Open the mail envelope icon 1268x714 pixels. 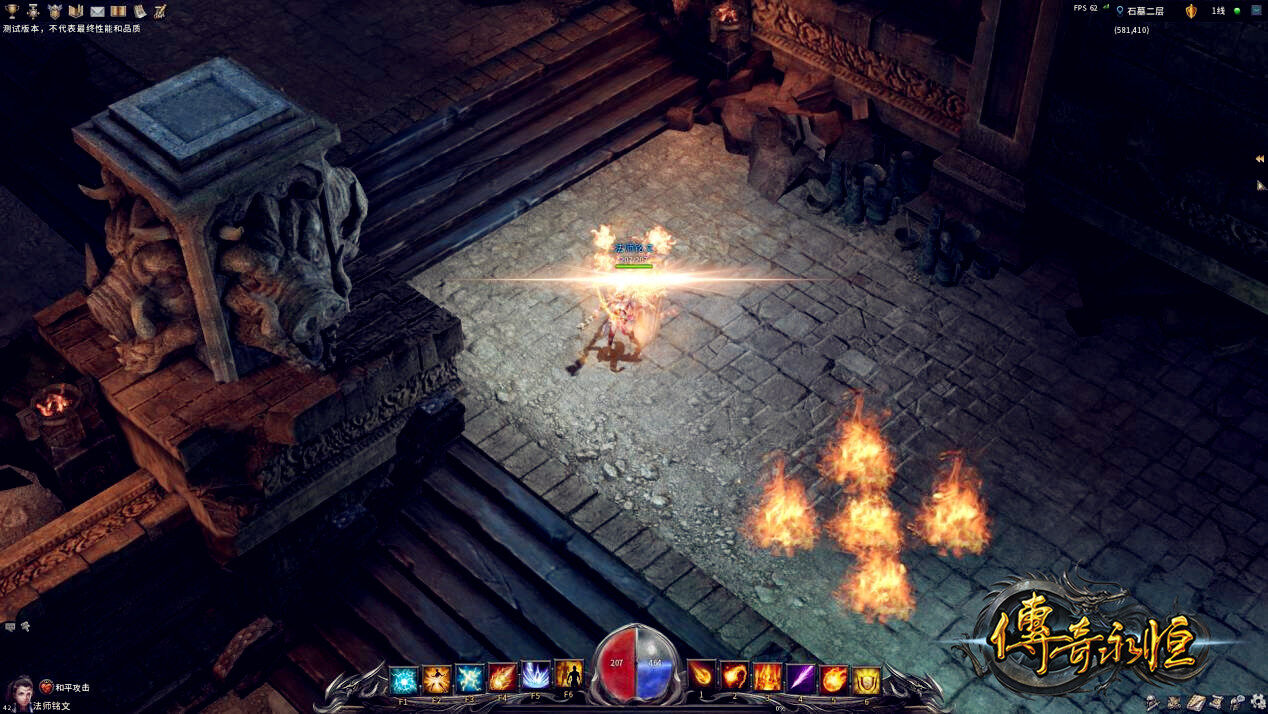point(97,11)
